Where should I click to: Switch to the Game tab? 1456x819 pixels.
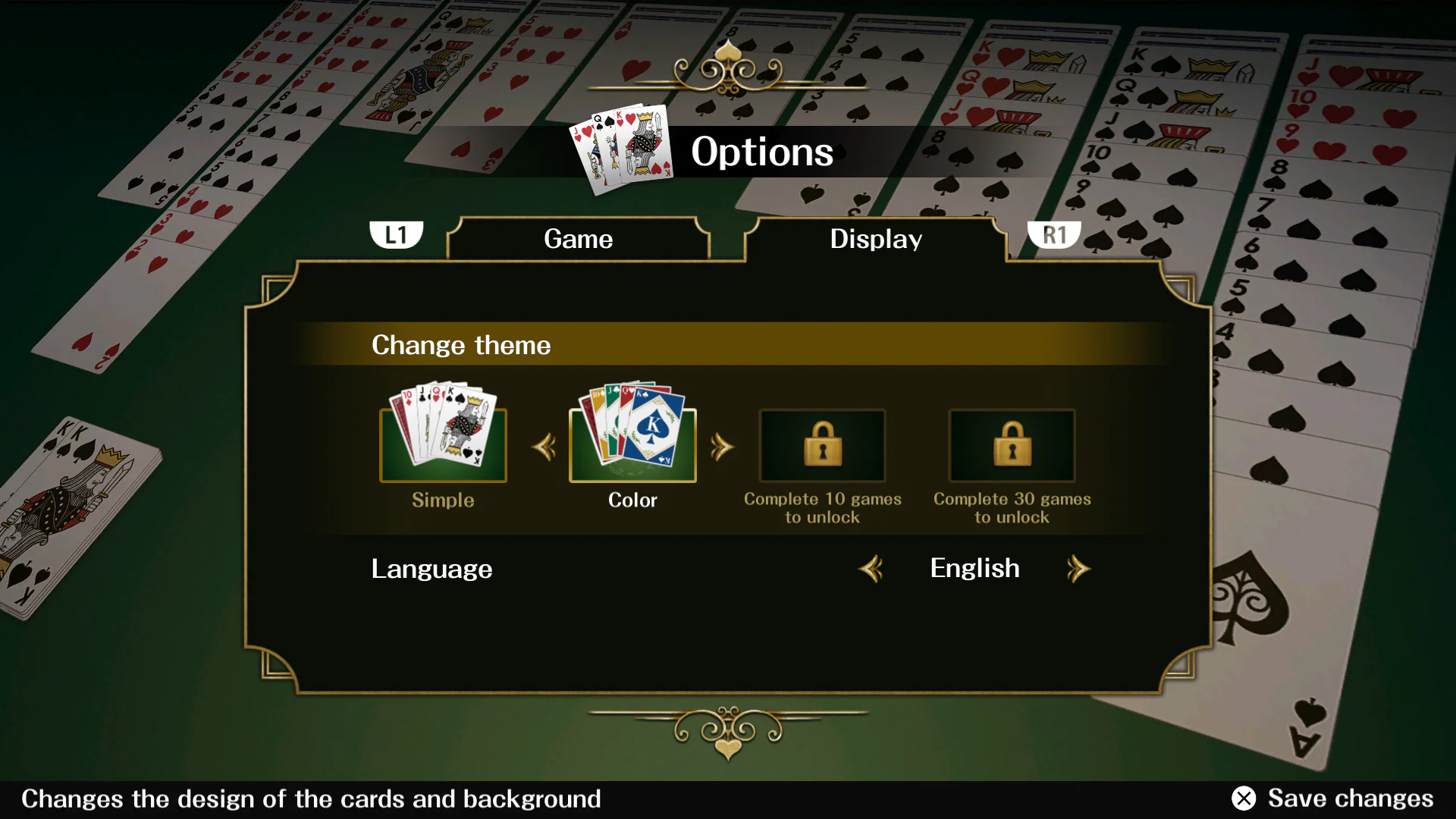pos(578,239)
